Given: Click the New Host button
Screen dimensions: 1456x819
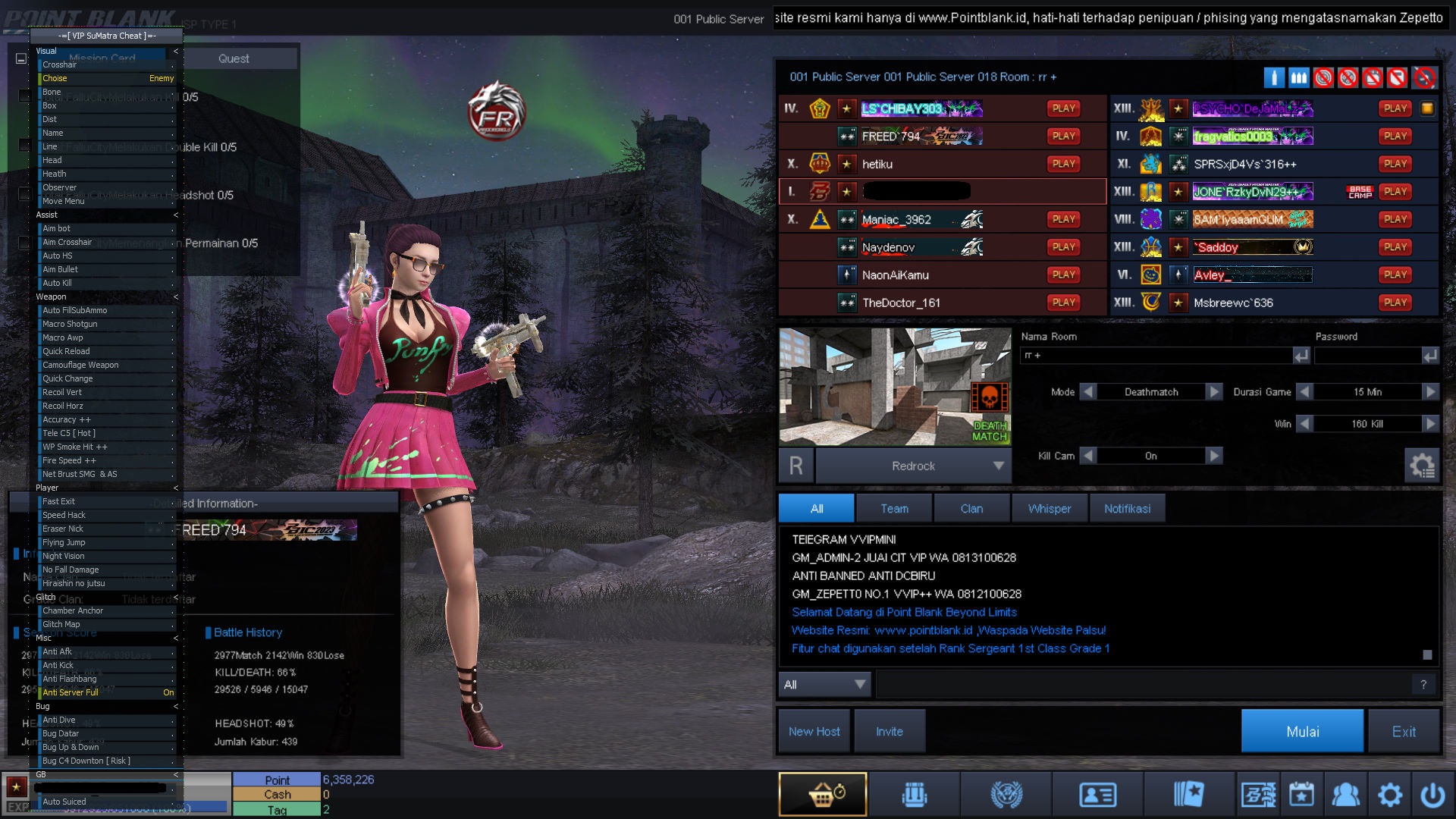Looking at the screenshot, I should tap(814, 731).
